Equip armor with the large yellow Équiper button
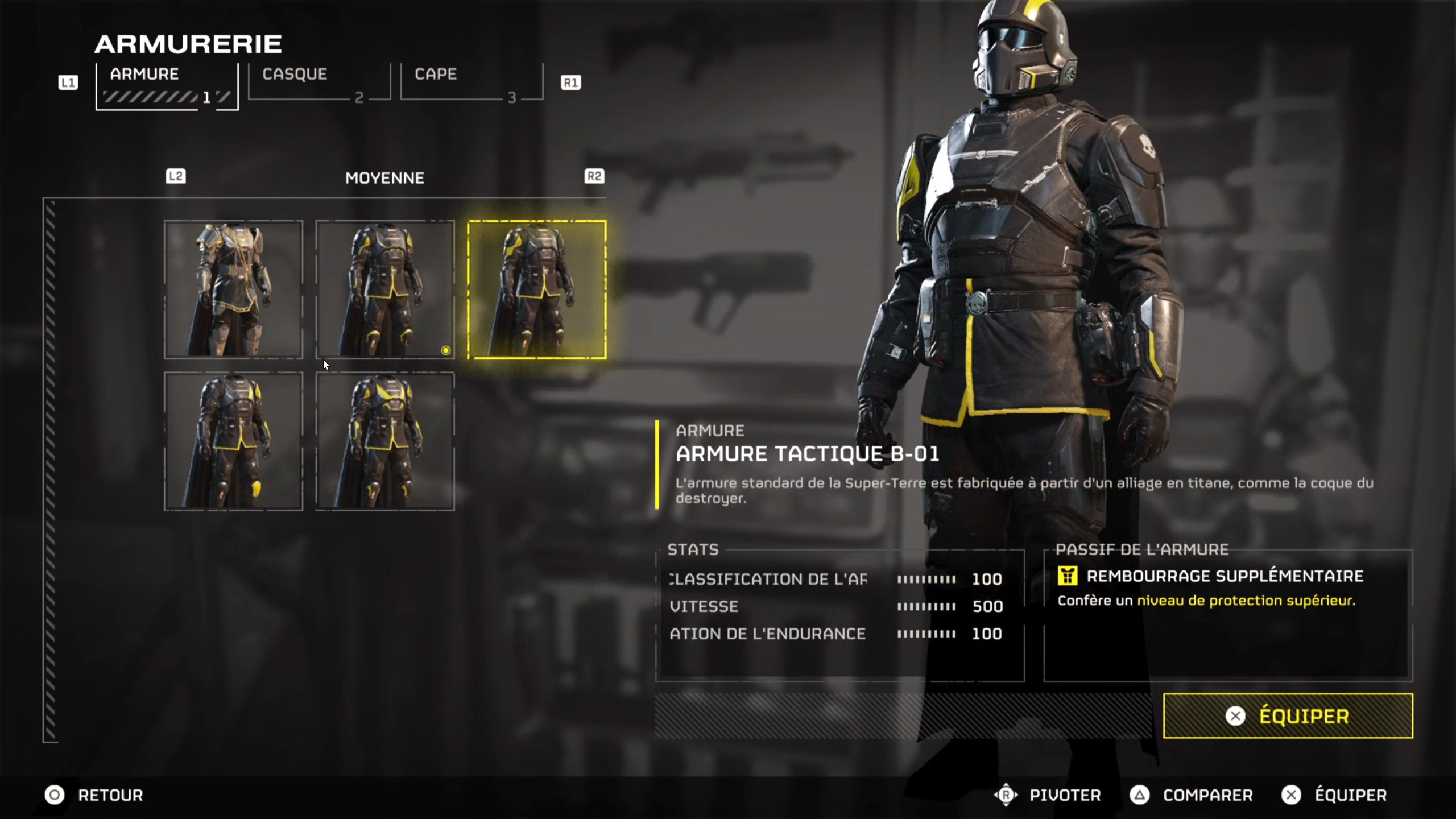 pos(1288,715)
